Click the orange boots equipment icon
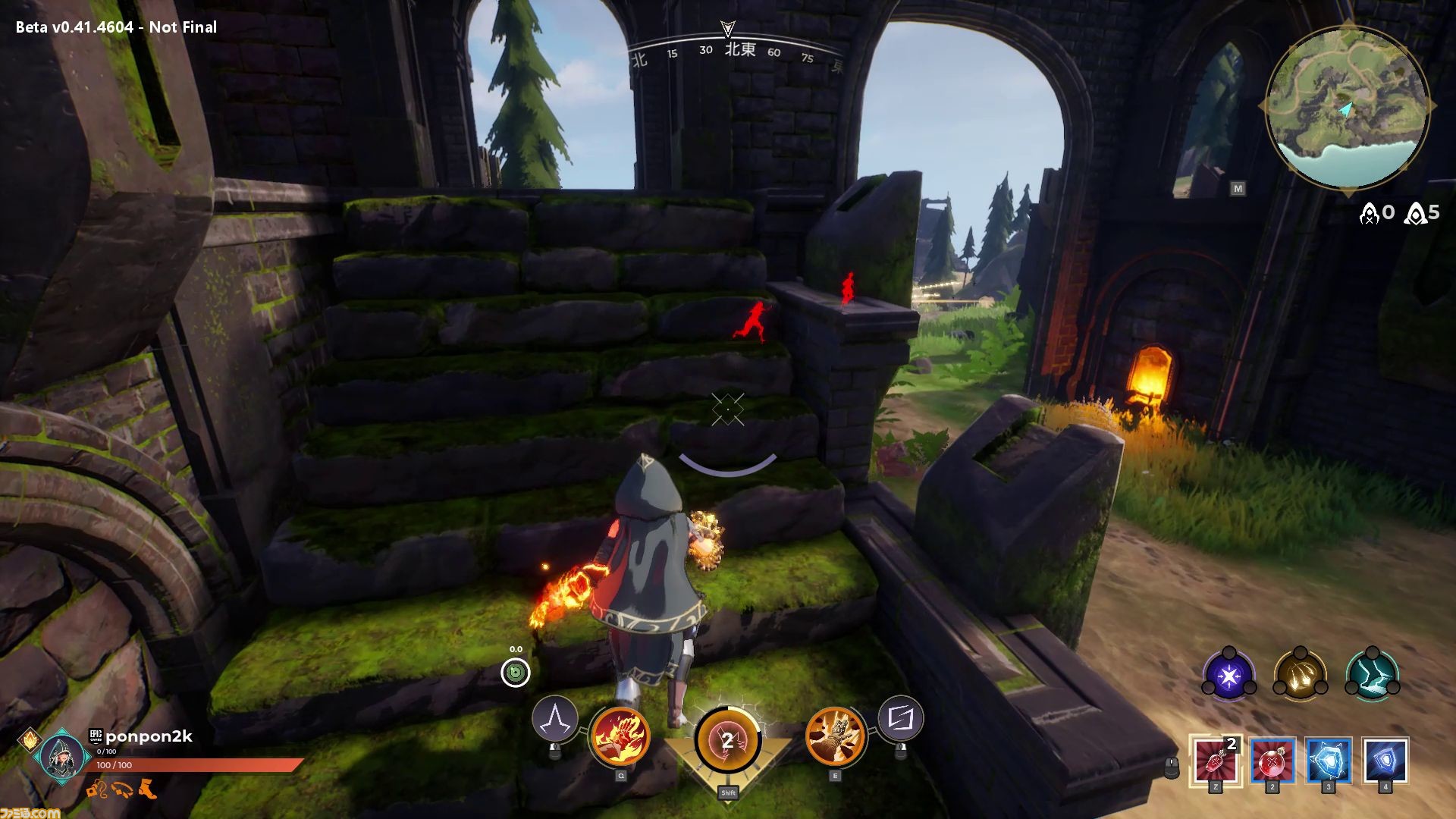1456x819 pixels. [149, 789]
